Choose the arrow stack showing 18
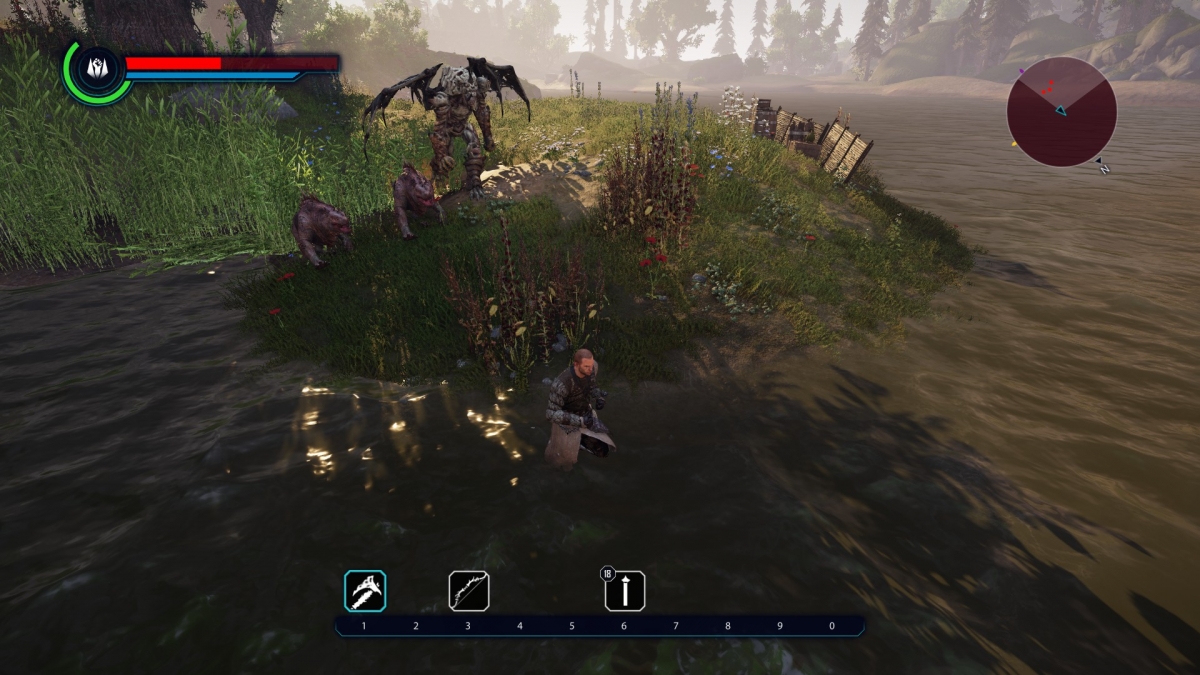The image size is (1200, 675). 625,591
